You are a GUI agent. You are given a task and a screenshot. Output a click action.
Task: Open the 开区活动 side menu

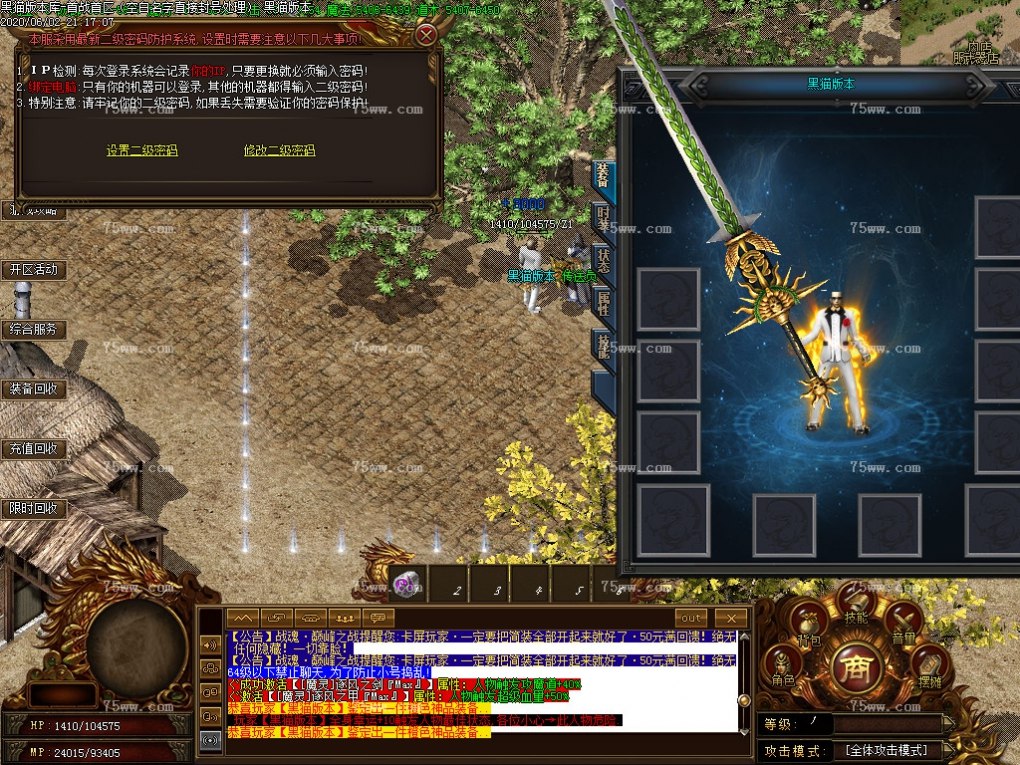pyautogui.click(x=33, y=270)
